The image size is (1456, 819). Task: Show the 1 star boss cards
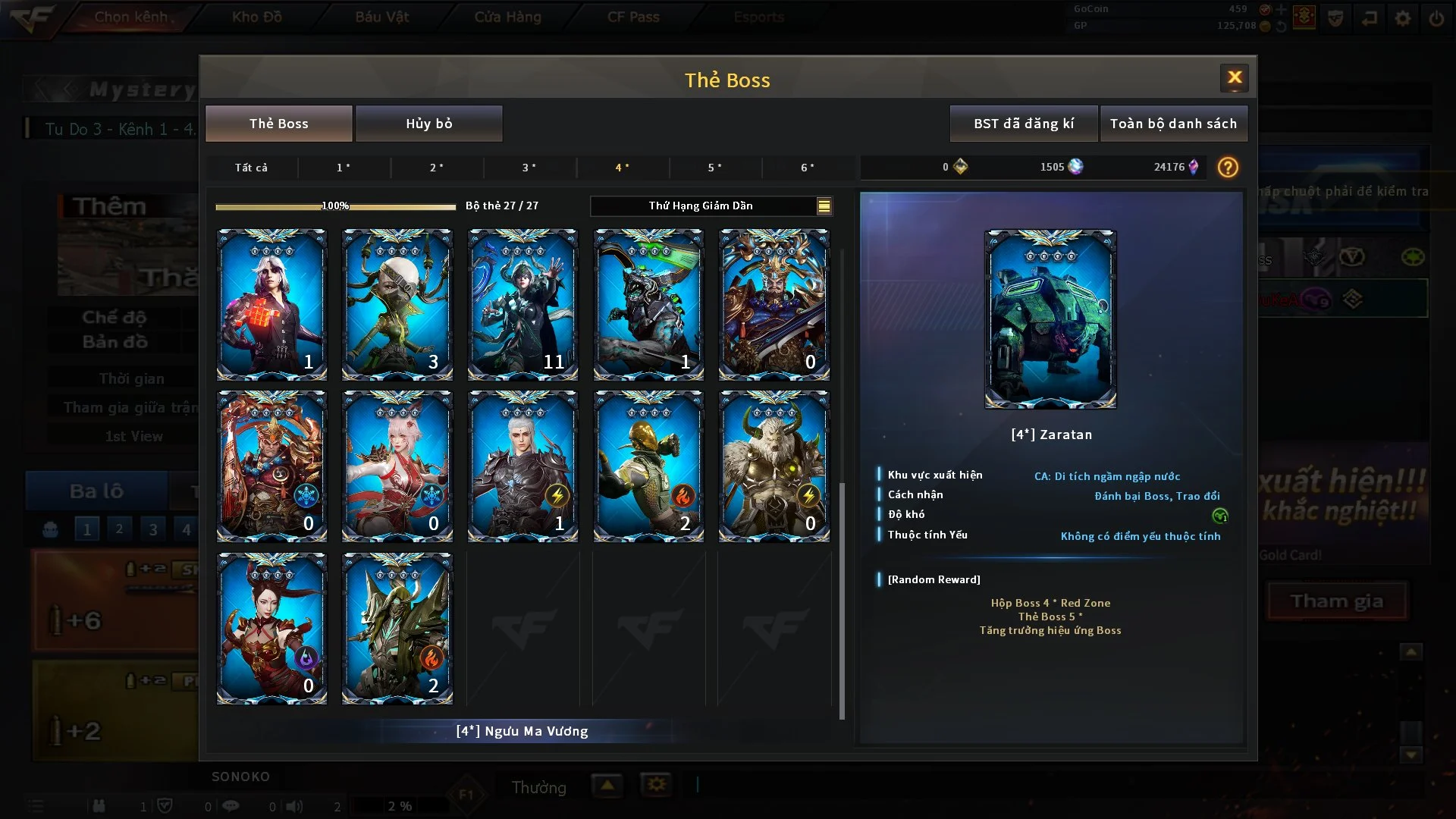(x=344, y=168)
